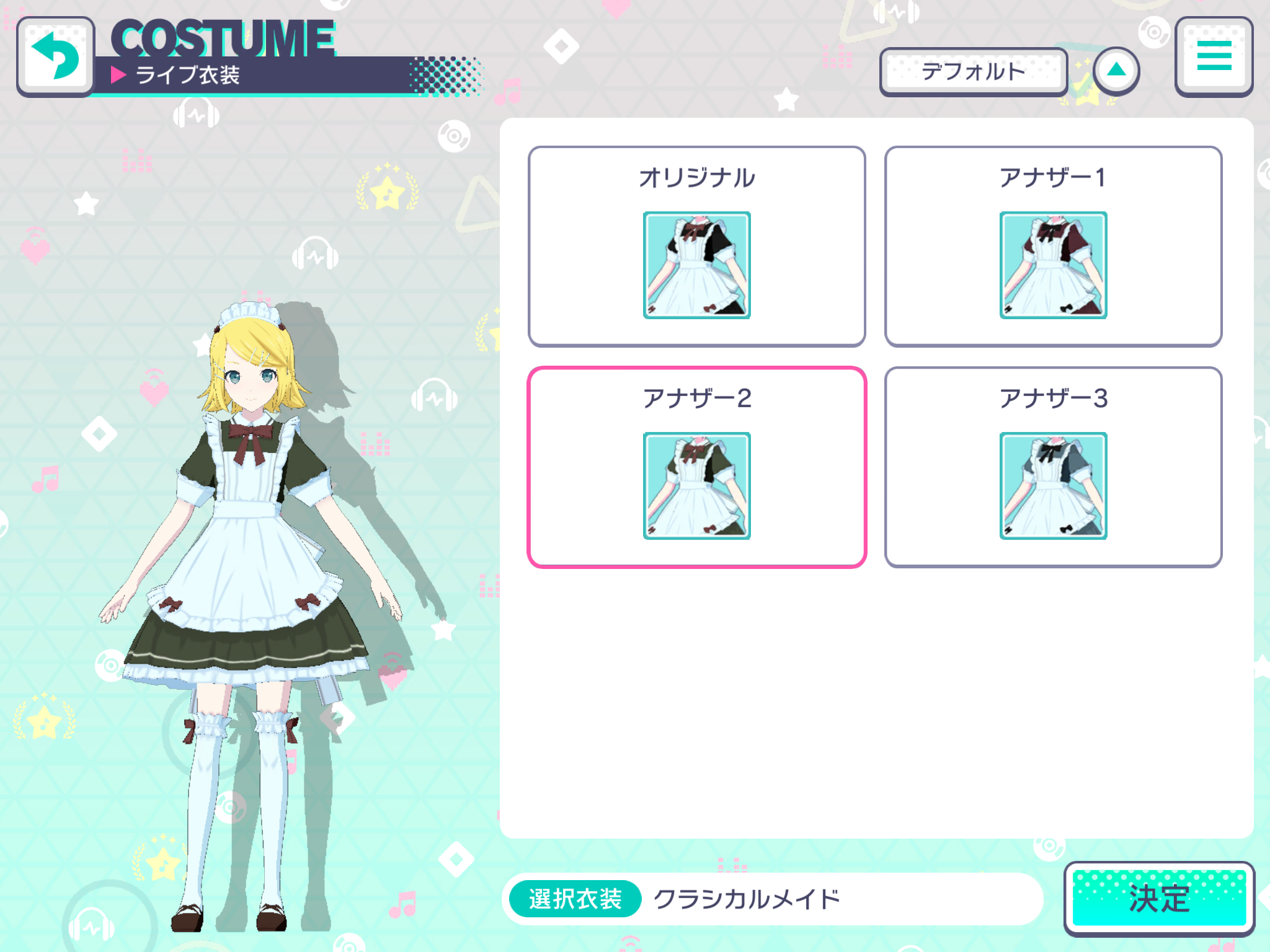Open the デフォルト options at the top
The image size is (1270, 952).
[x=974, y=71]
